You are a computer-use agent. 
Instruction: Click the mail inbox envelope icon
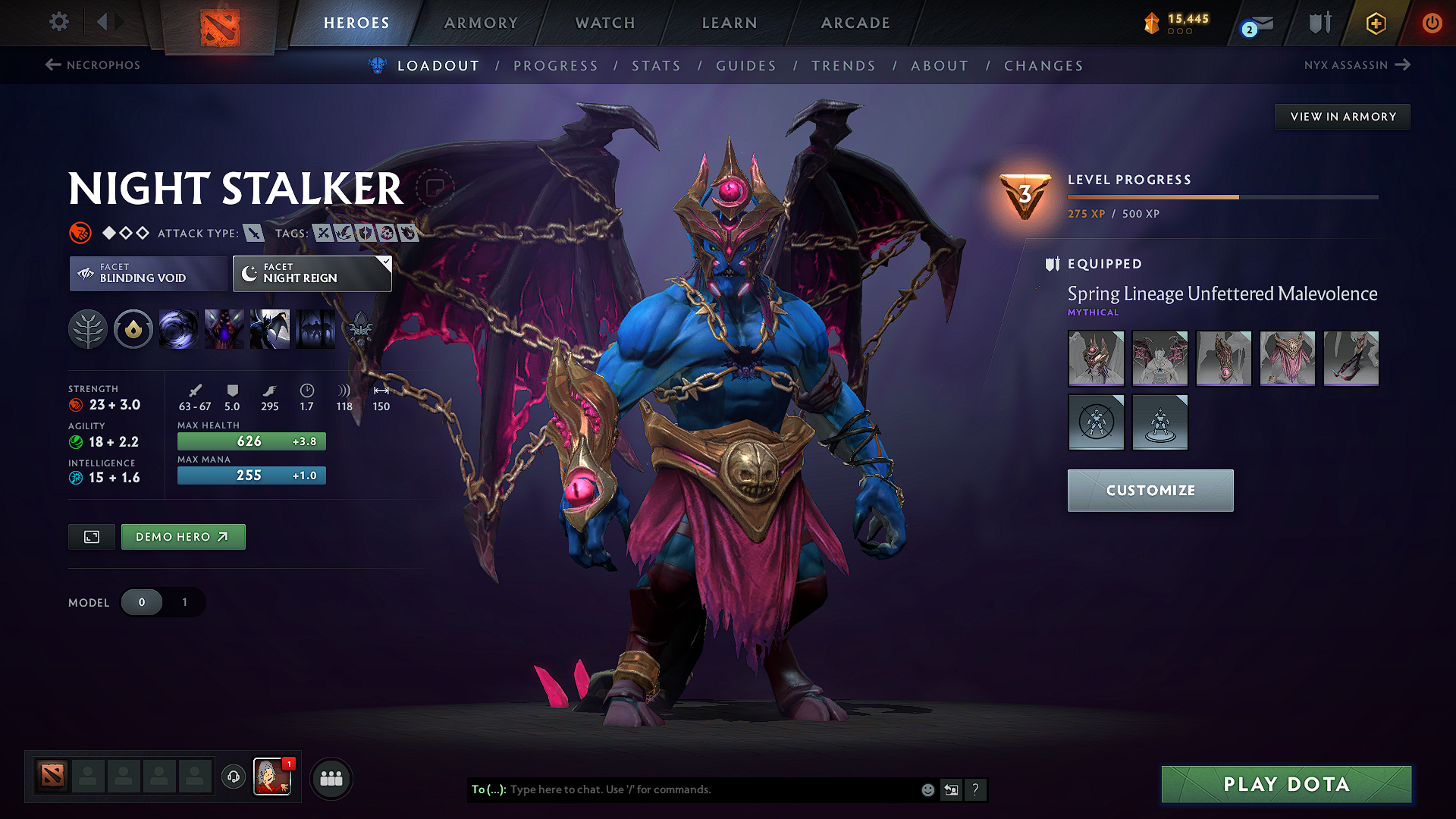coord(1254,23)
